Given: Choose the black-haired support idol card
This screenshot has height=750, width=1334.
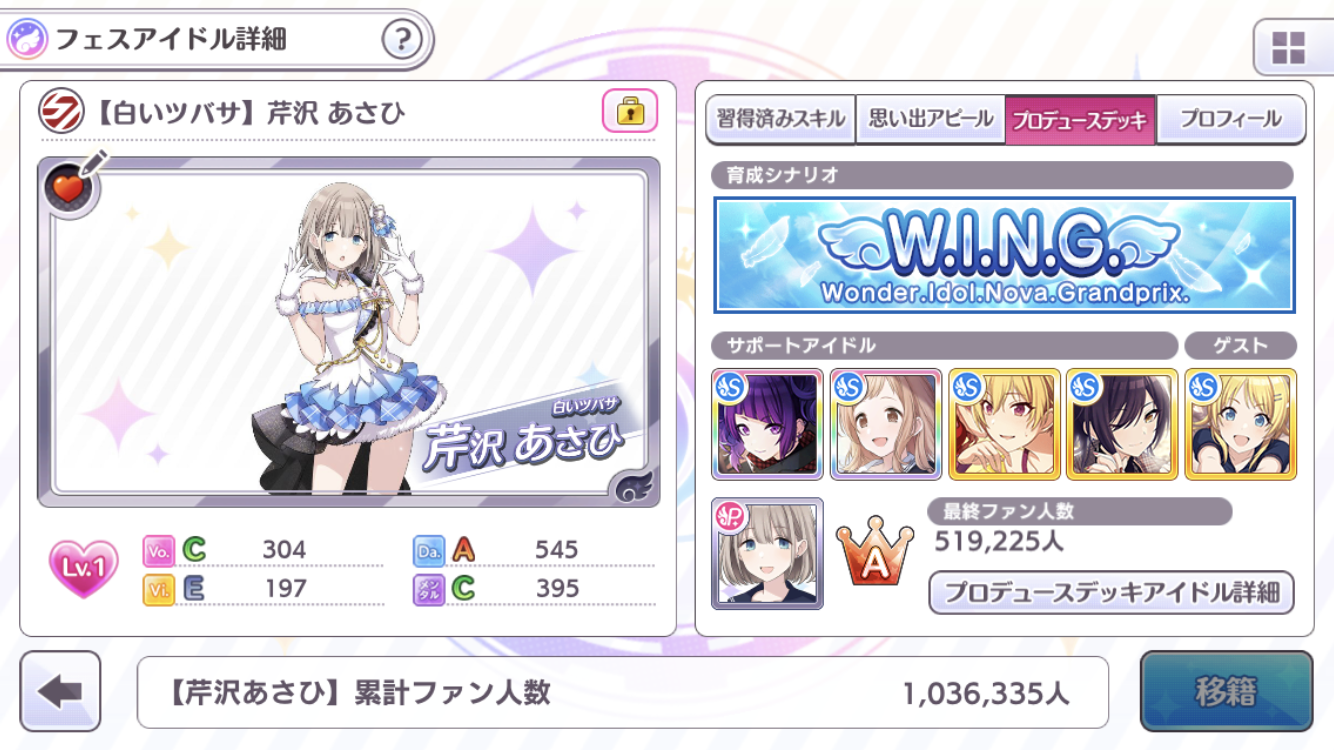Looking at the screenshot, I should click(1121, 424).
